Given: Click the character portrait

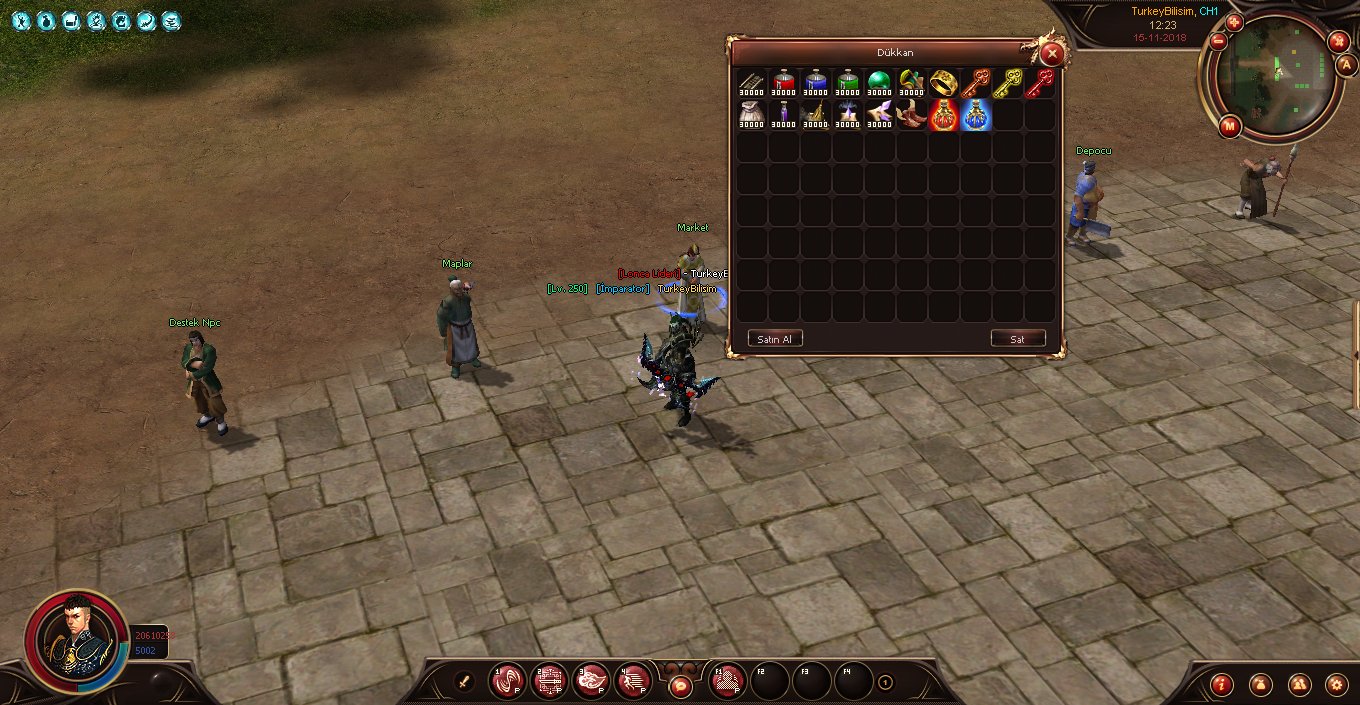Looking at the screenshot, I should (76, 640).
